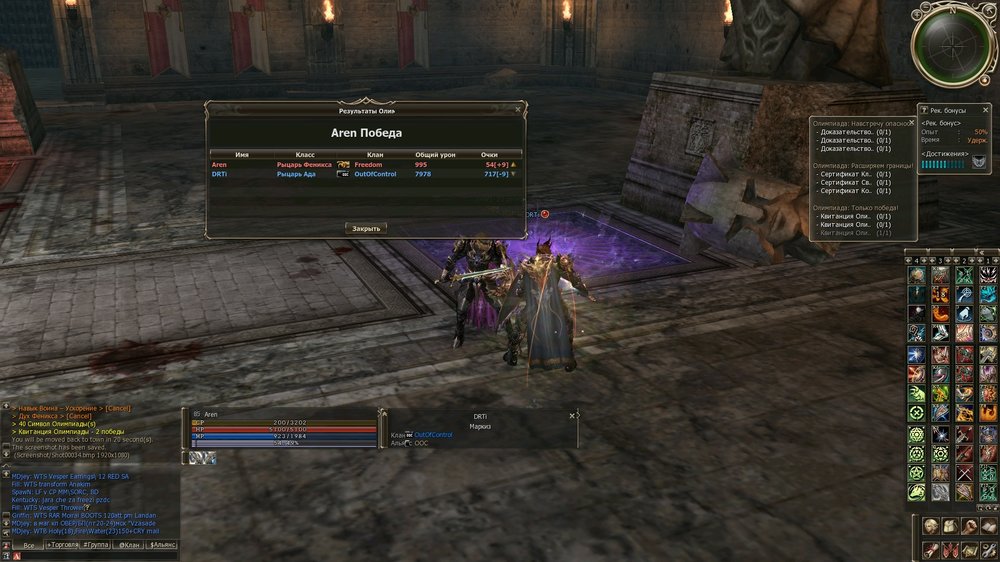Close the Olympiad results window with X

(517, 109)
